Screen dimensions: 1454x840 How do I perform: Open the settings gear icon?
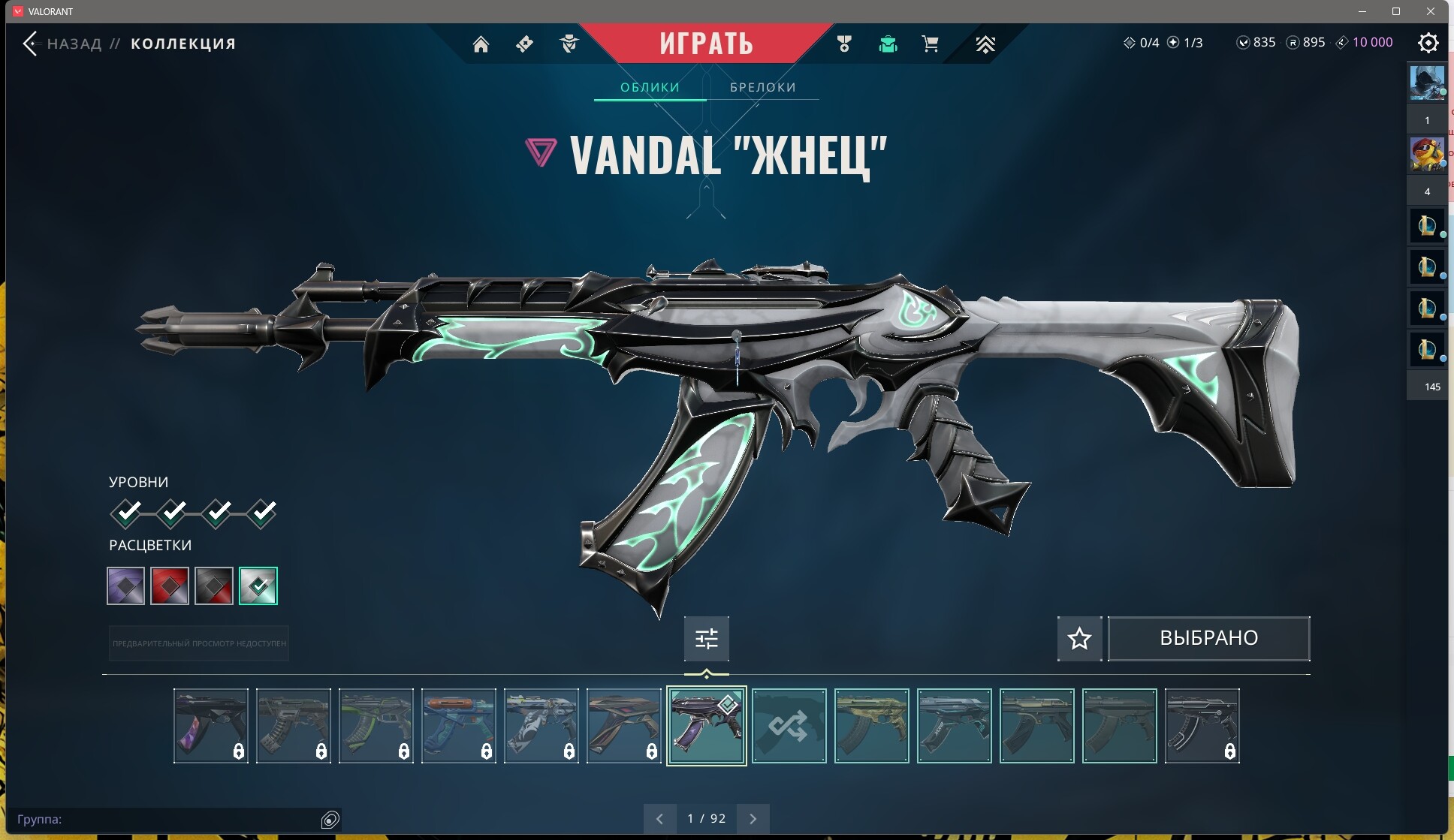point(1428,43)
